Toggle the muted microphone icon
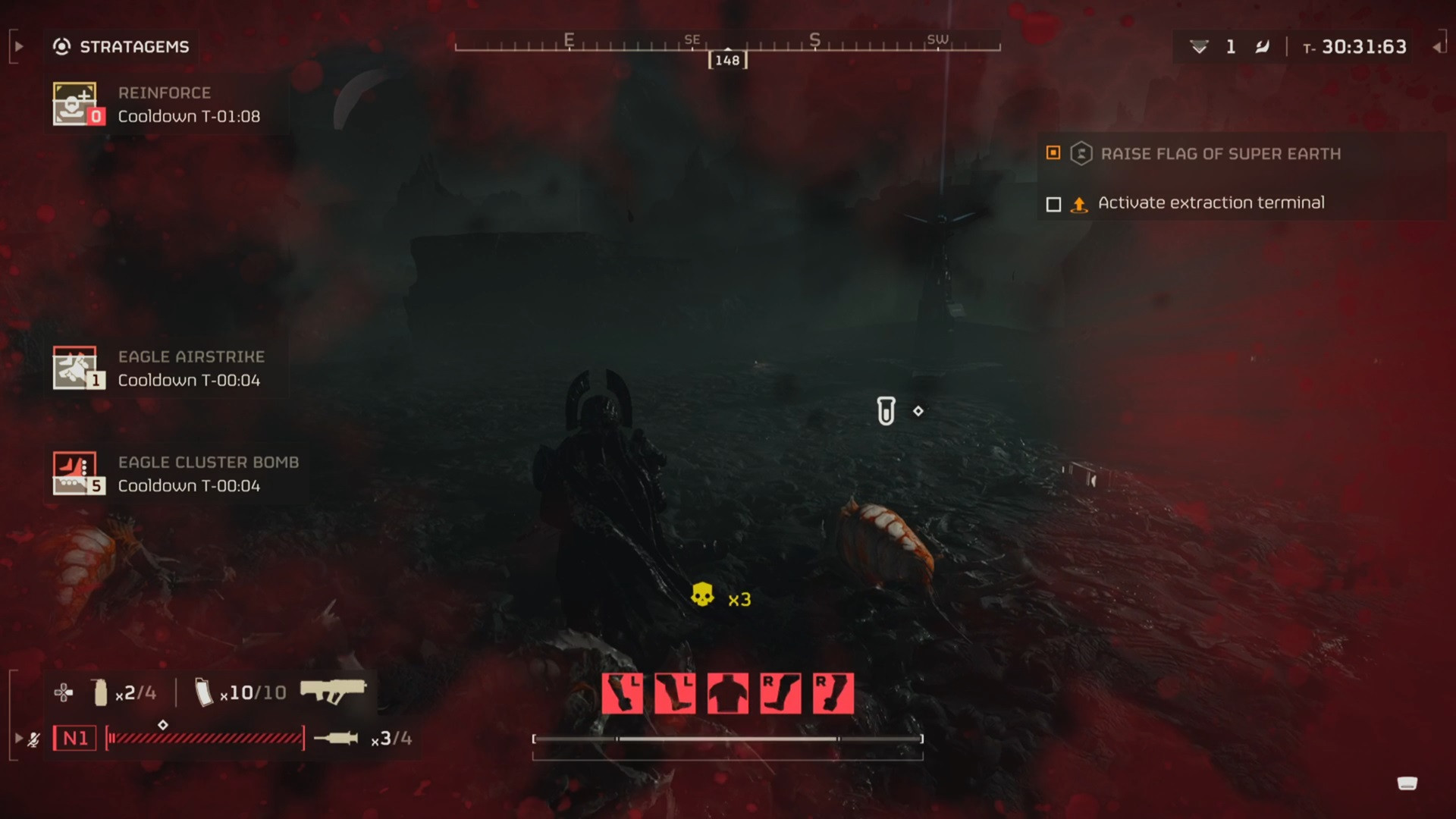This screenshot has height=819, width=1456. [33, 739]
